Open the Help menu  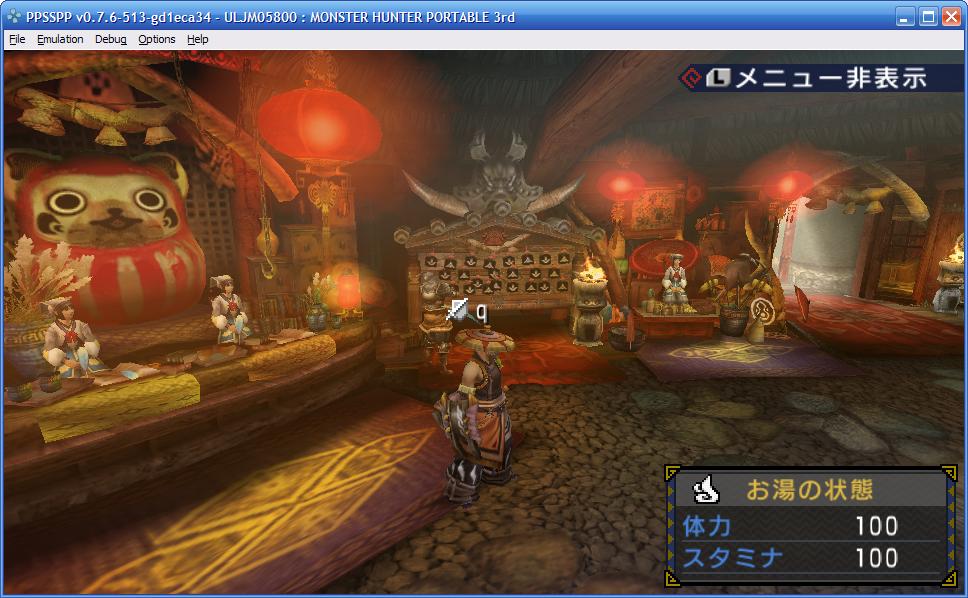pos(198,39)
